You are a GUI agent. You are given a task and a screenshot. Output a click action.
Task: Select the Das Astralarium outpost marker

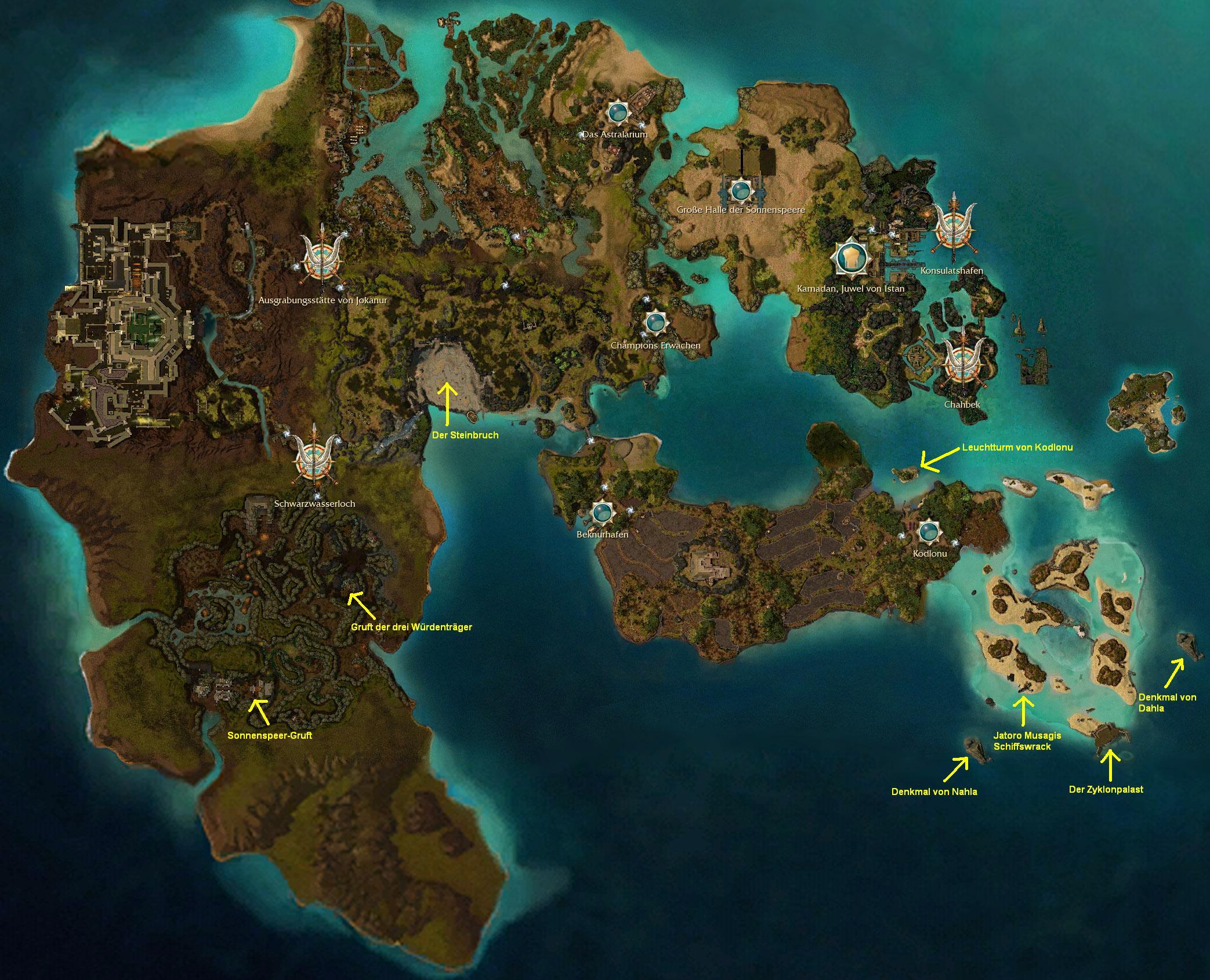[x=617, y=112]
